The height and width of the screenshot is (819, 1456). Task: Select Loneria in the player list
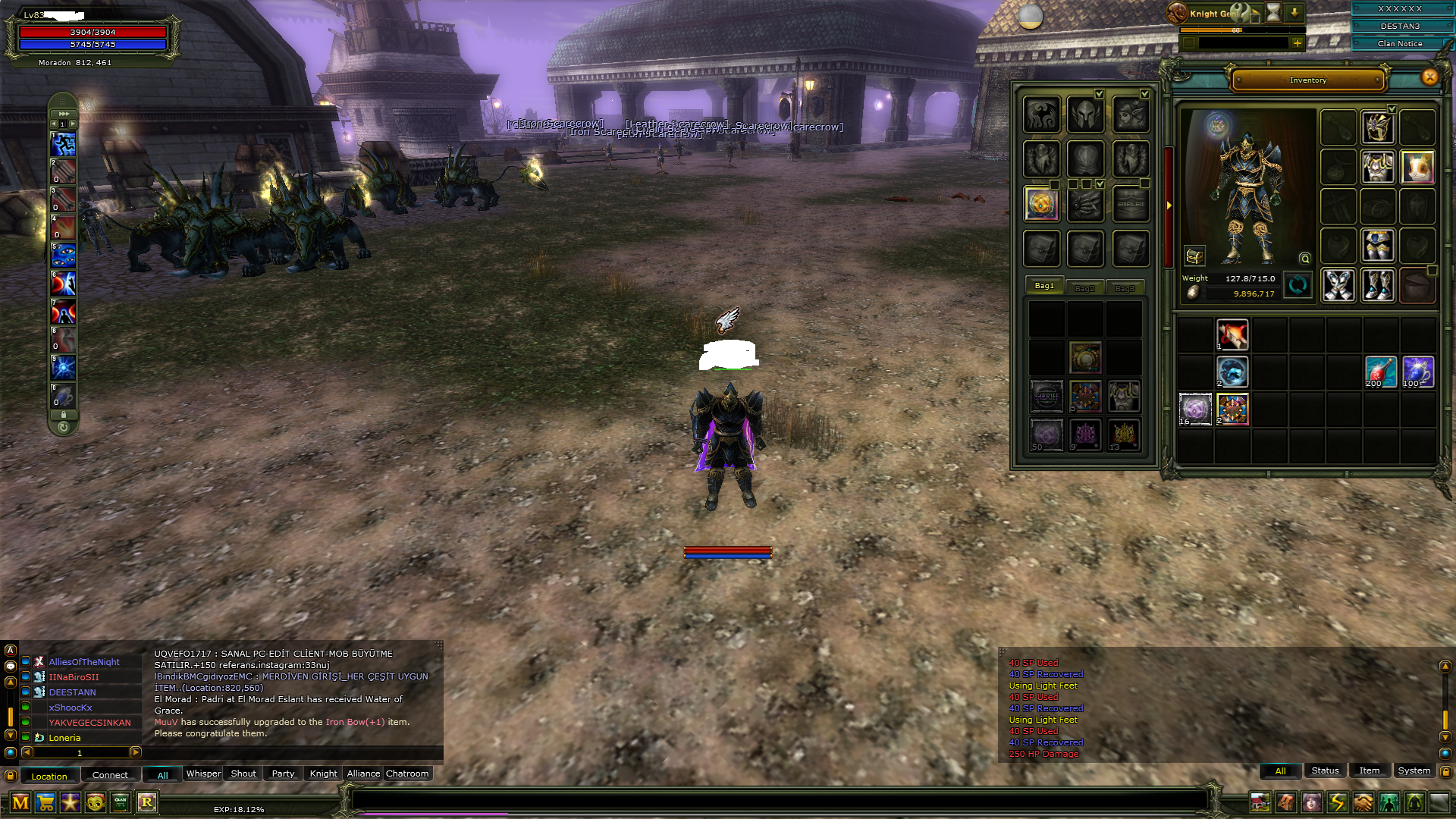(x=64, y=738)
